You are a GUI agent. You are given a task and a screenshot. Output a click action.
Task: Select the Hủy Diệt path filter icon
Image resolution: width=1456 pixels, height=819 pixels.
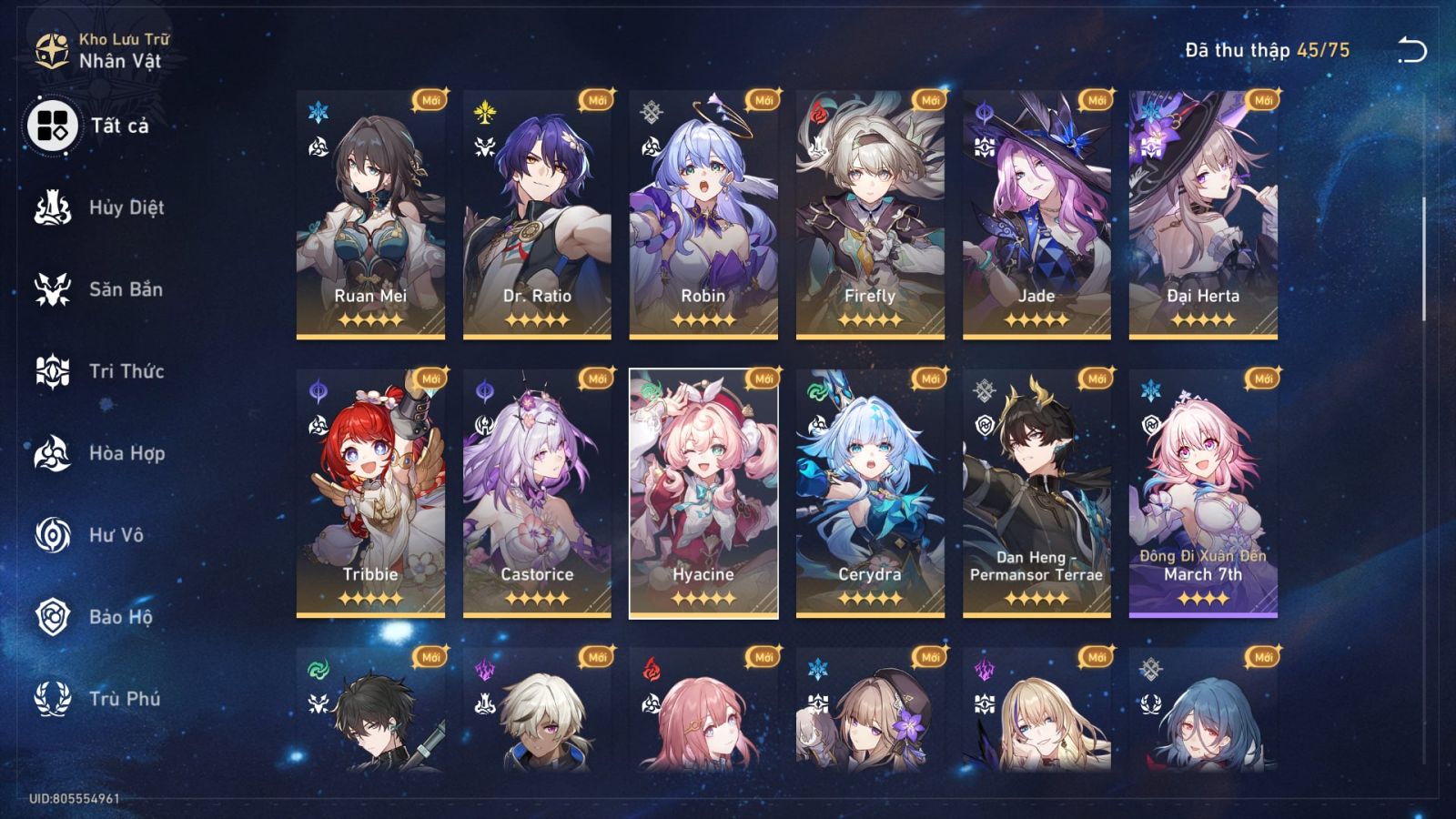click(52, 207)
